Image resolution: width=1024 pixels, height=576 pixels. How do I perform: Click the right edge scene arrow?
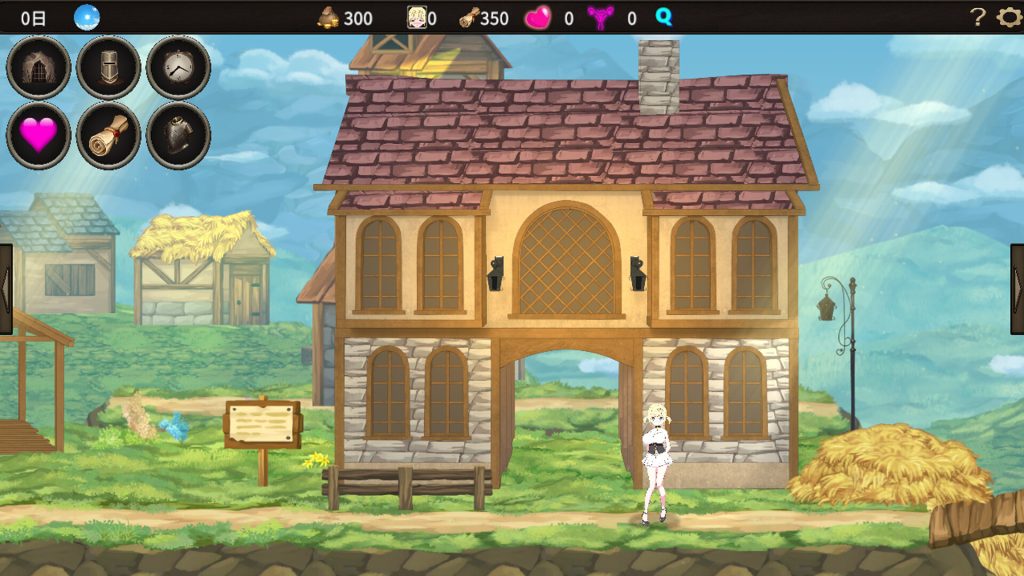click(1017, 288)
